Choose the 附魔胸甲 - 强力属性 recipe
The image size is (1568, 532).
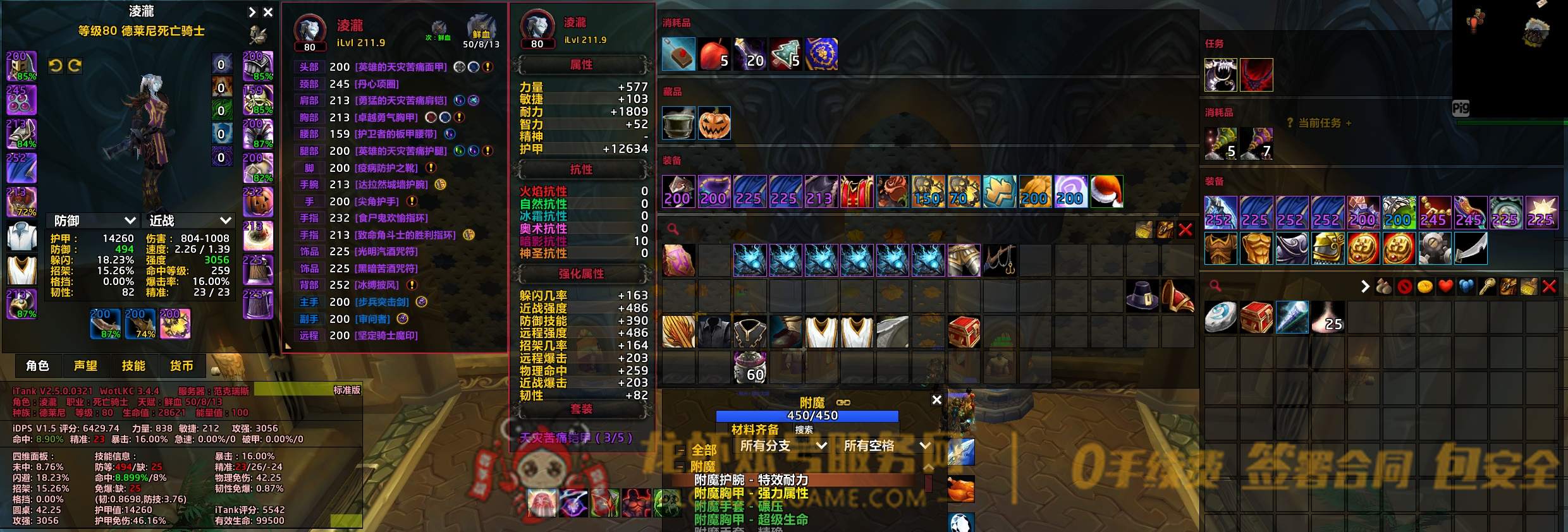[751, 493]
